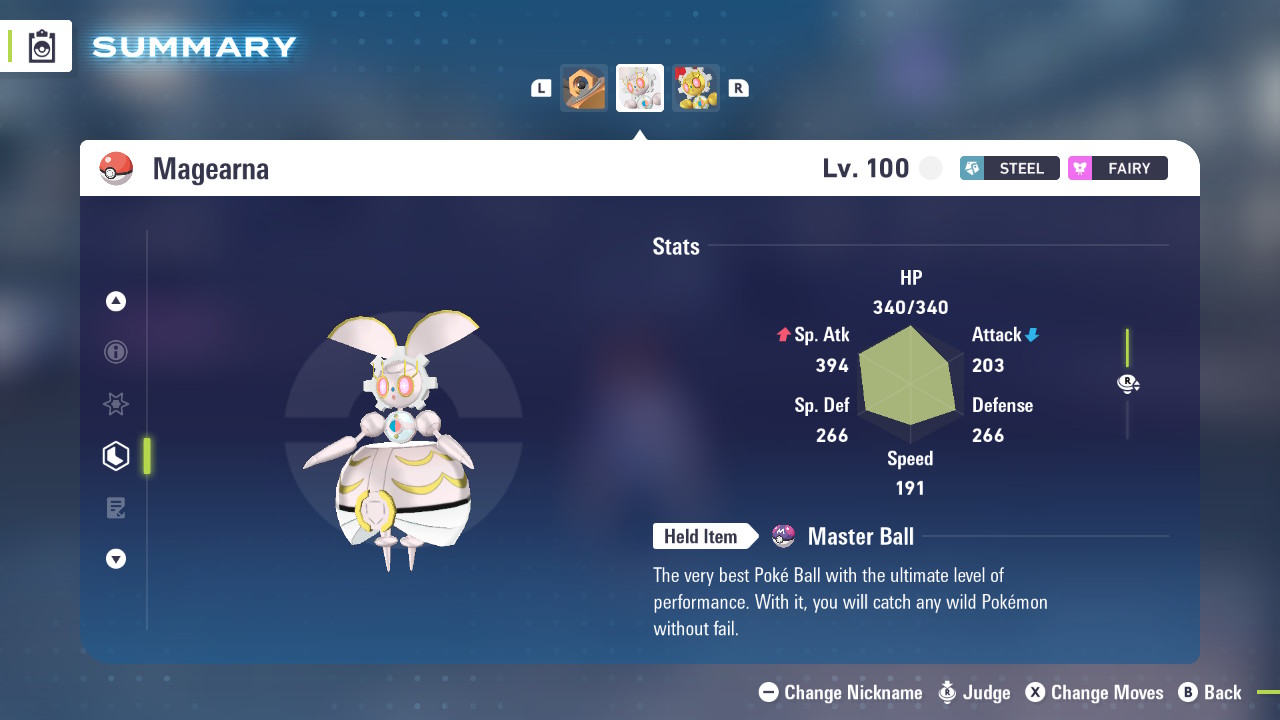The height and width of the screenshot is (720, 1280).
Task: Click the R stick icon near the scrollbar
Action: click(x=1128, y=383)
